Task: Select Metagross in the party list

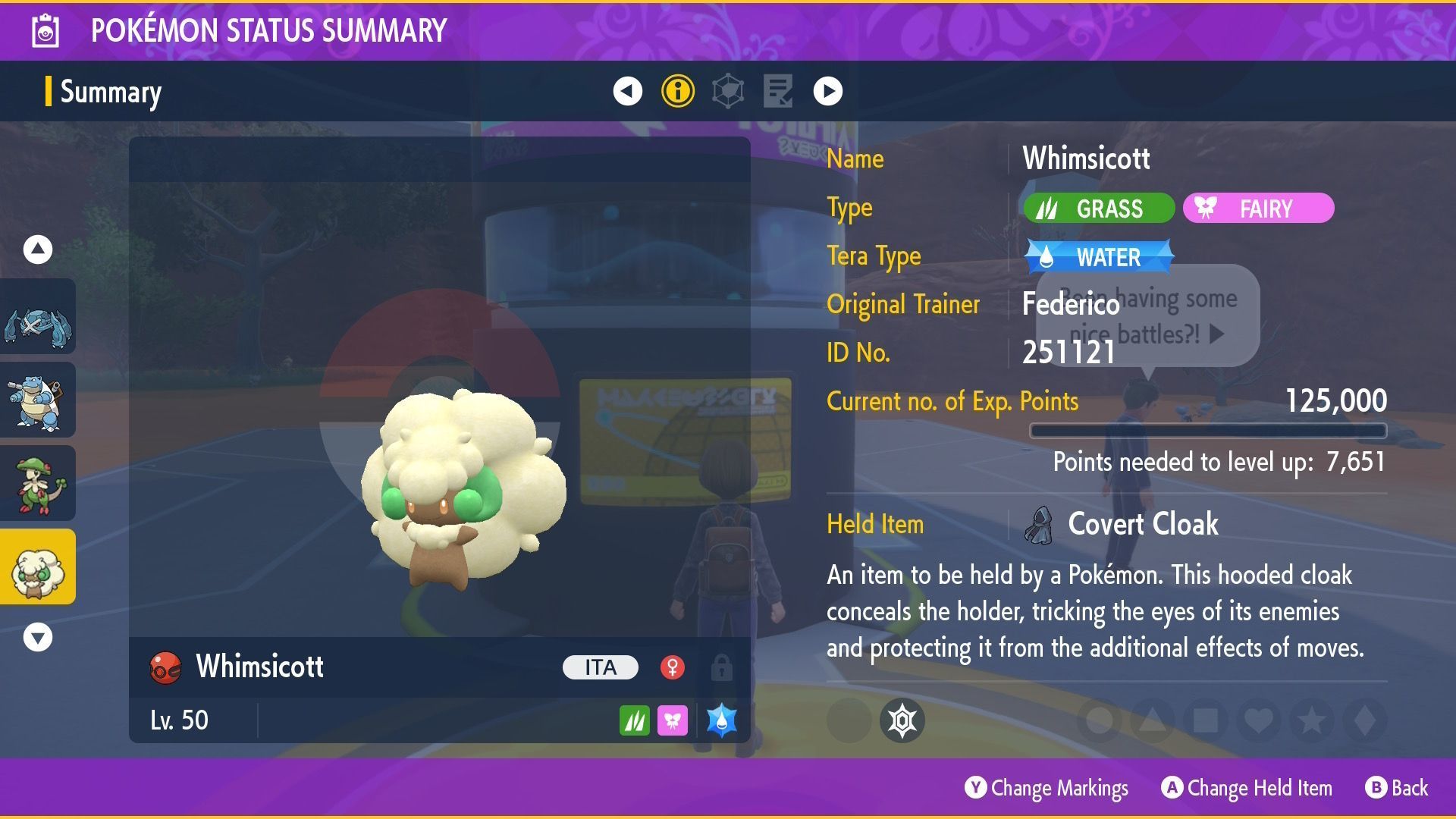Action: [37, 317]
